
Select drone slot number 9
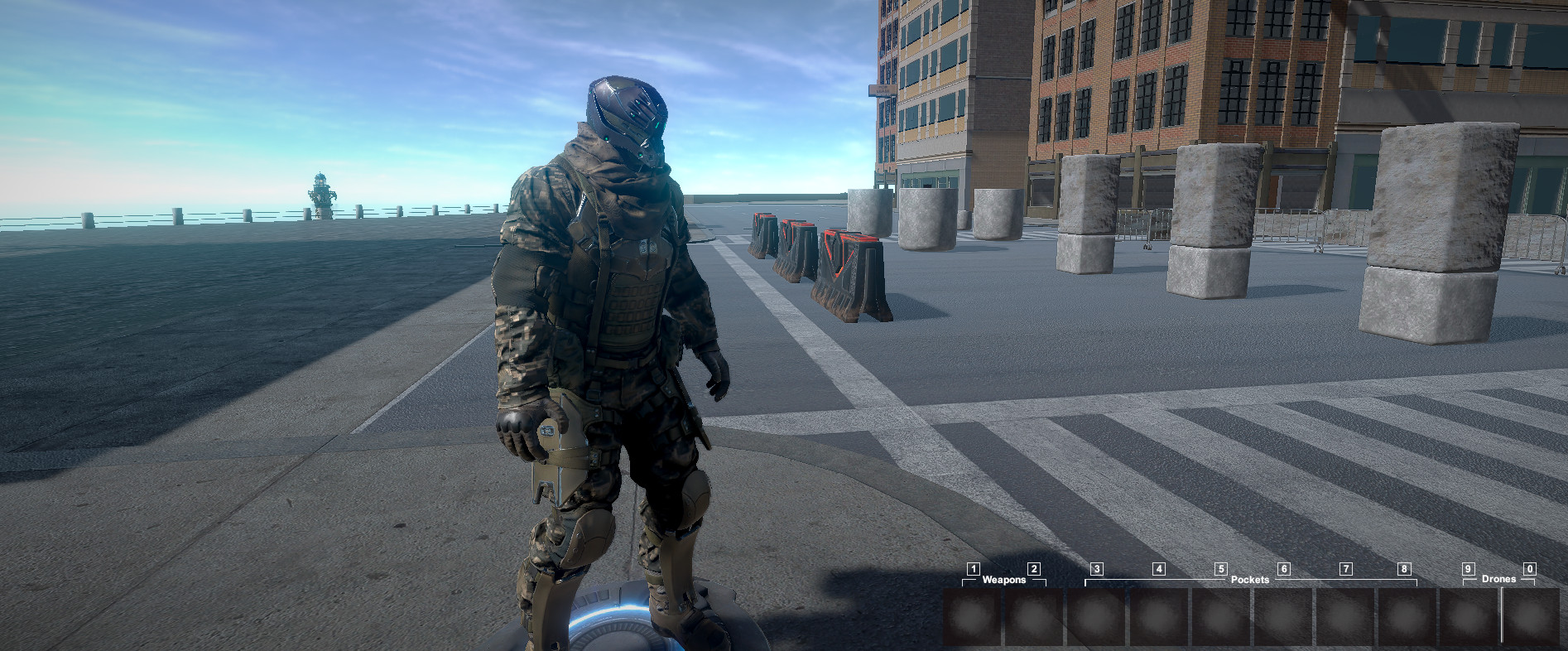coord(1469,617)
